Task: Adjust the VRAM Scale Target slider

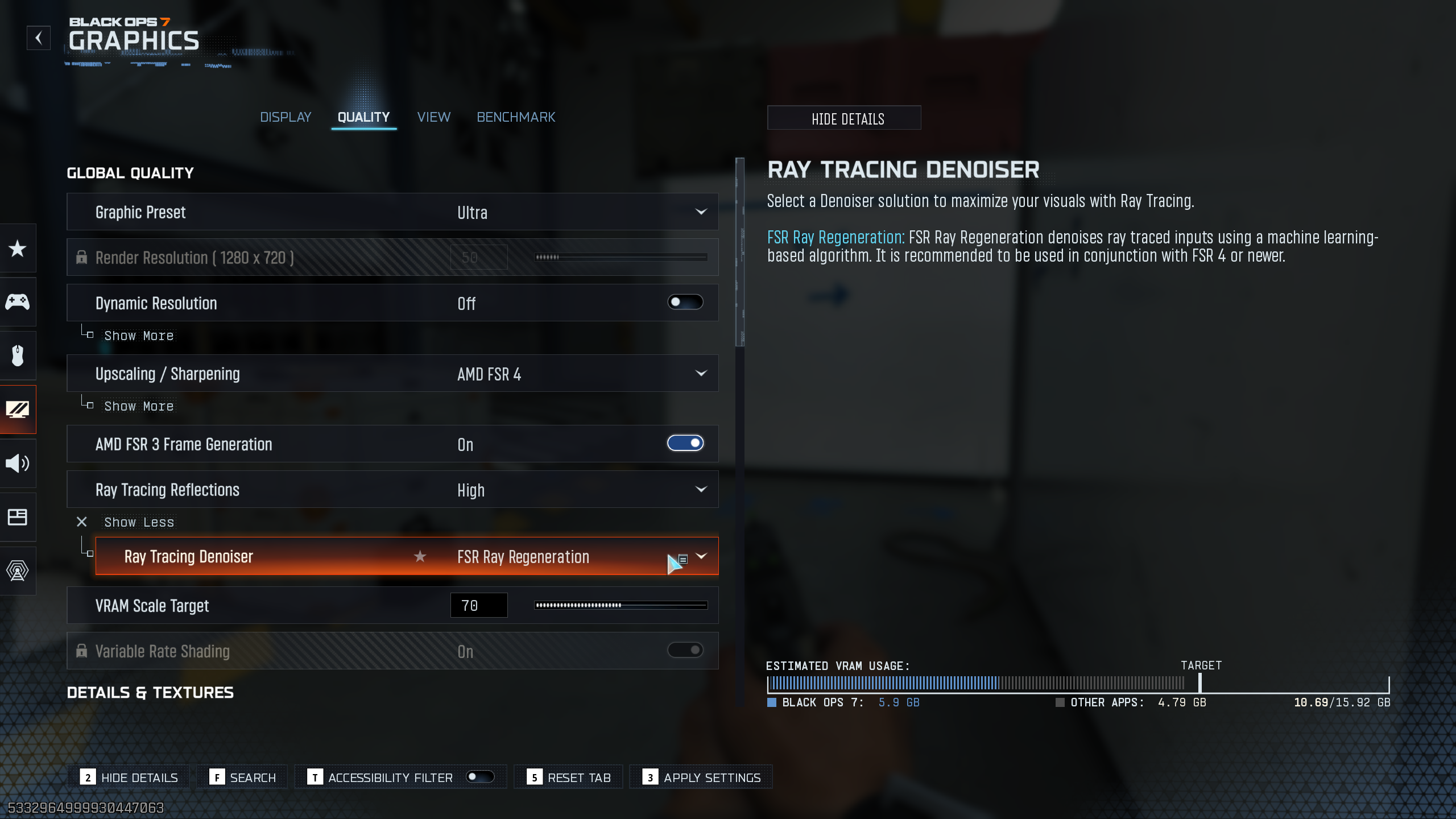Action: point(621,606)
